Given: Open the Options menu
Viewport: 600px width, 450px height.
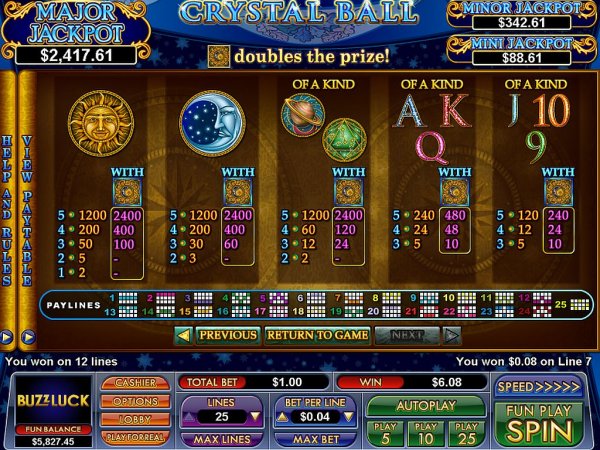Looking at the screenshot, I should pyautogui.click(x=134, y=401).
